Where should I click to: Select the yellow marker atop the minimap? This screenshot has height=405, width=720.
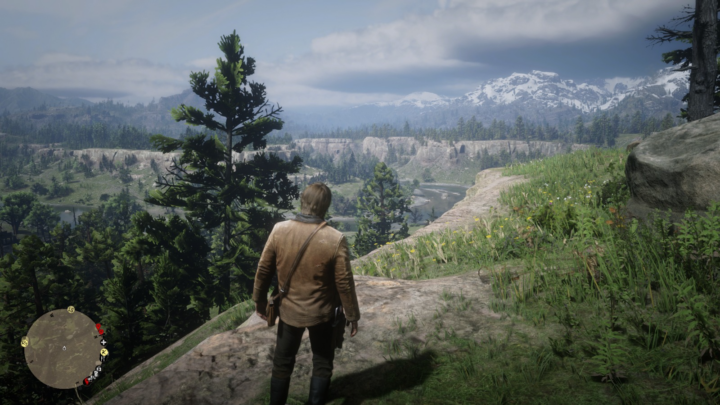(x=71, y=310)
